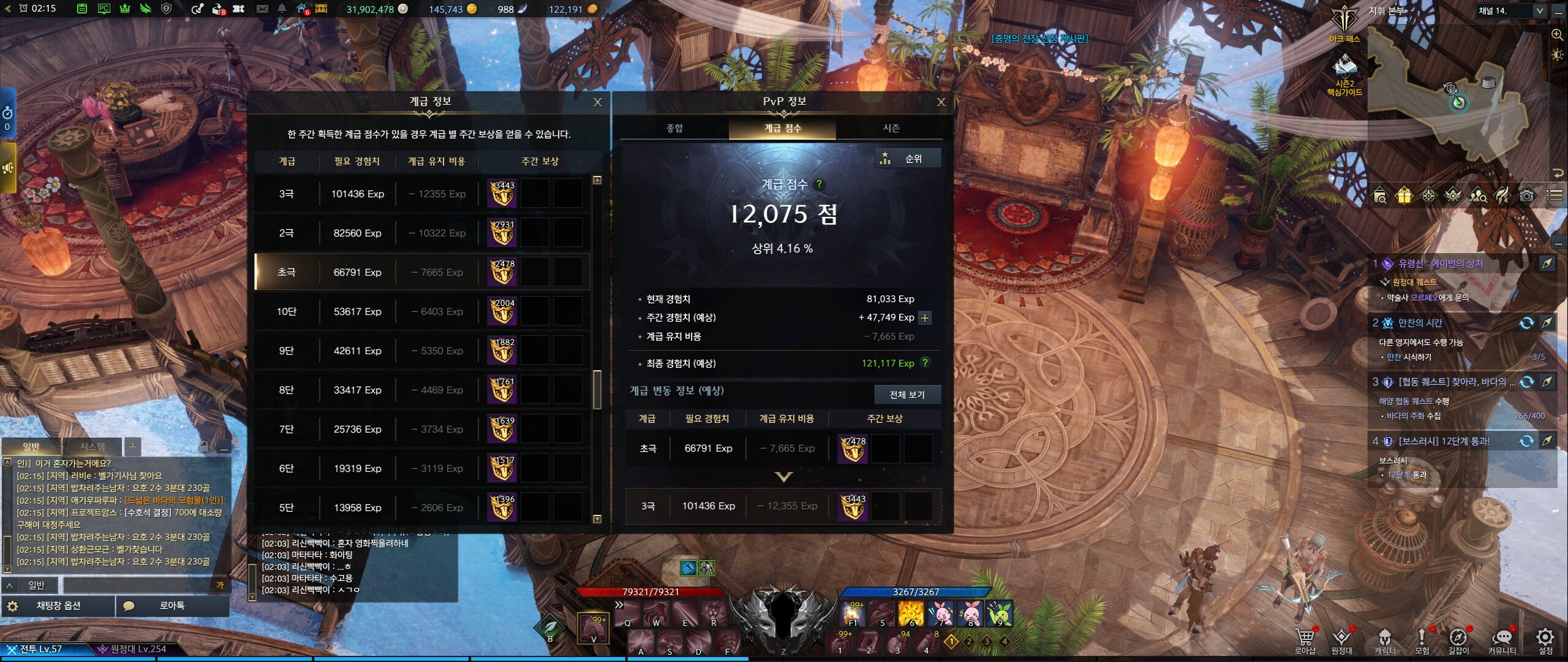Open 채팅창 옵션 chat options
This screenshot has height=662, width=1568.
[x=58, y=606]
